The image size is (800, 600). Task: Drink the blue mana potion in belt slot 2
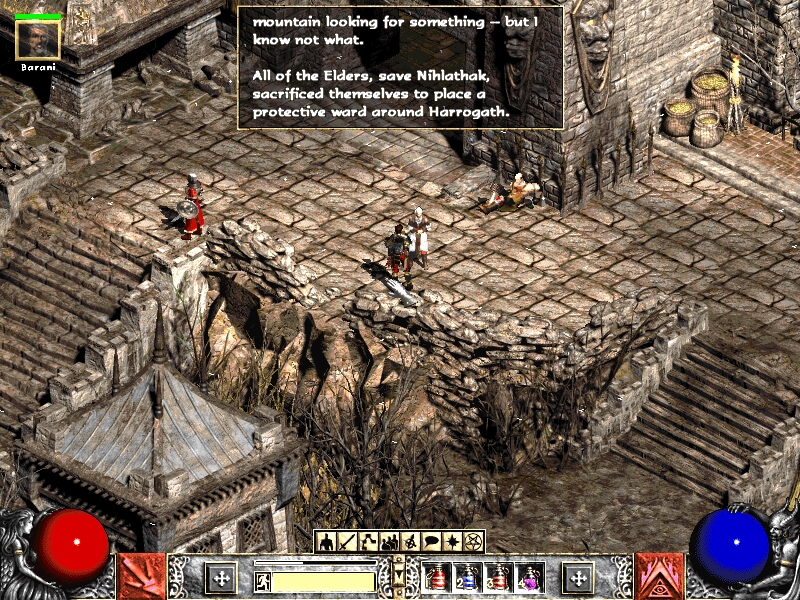pyautogui.click(x=468, y=577)
